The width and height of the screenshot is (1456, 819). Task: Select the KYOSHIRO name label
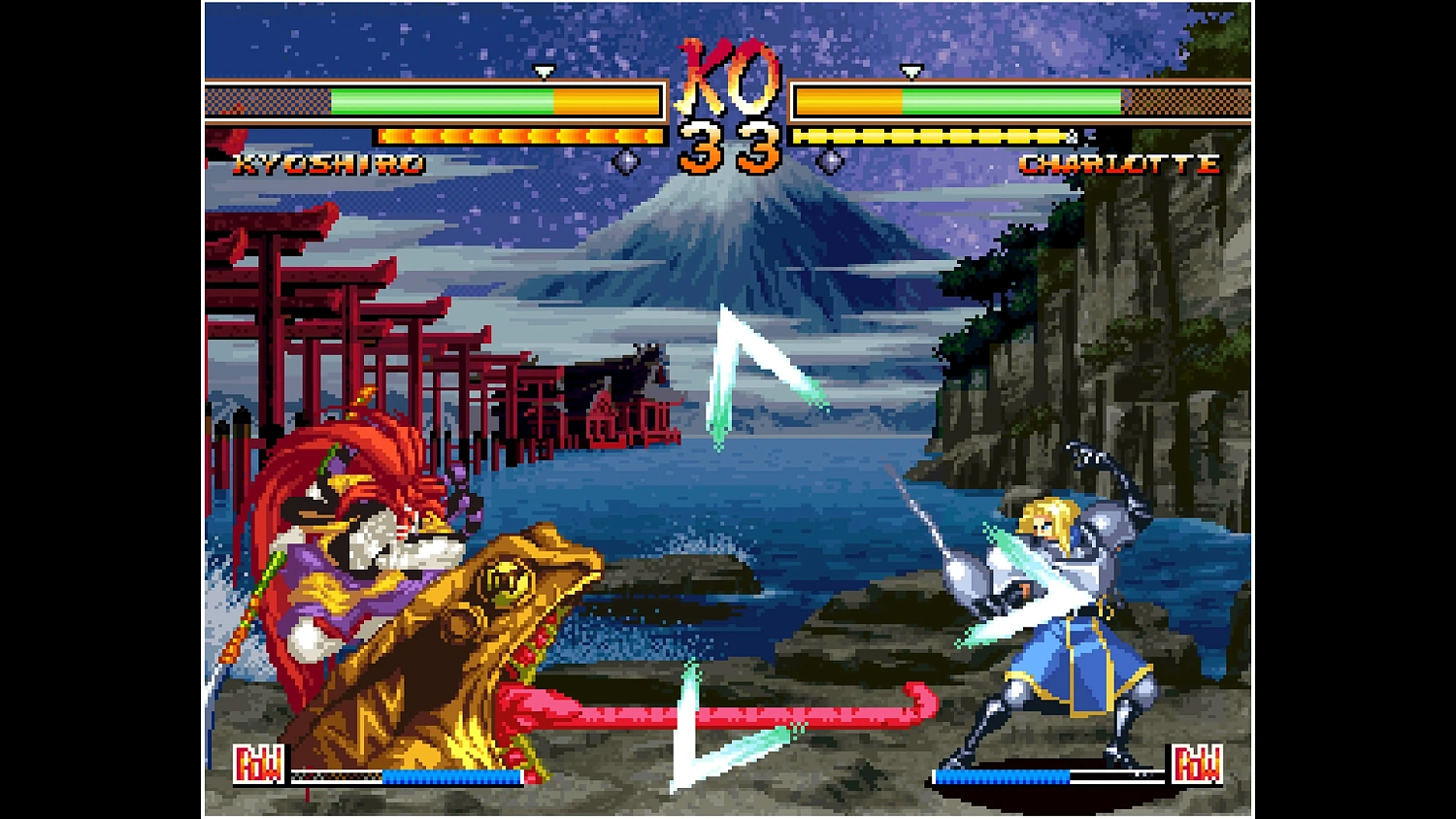pos(330,163)
